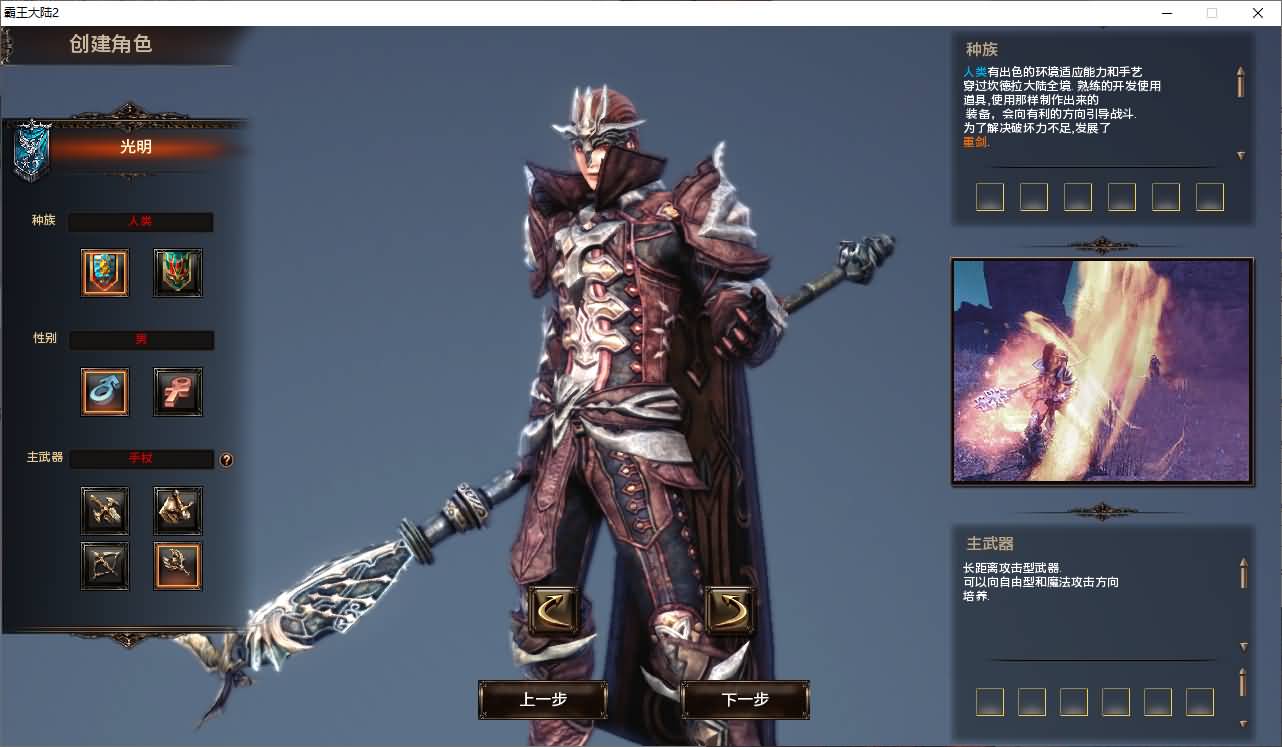Screen dimensions: 1282x747
Task: Click the weapon preview screenshot thumbnail
Action: pos(1101,371)
